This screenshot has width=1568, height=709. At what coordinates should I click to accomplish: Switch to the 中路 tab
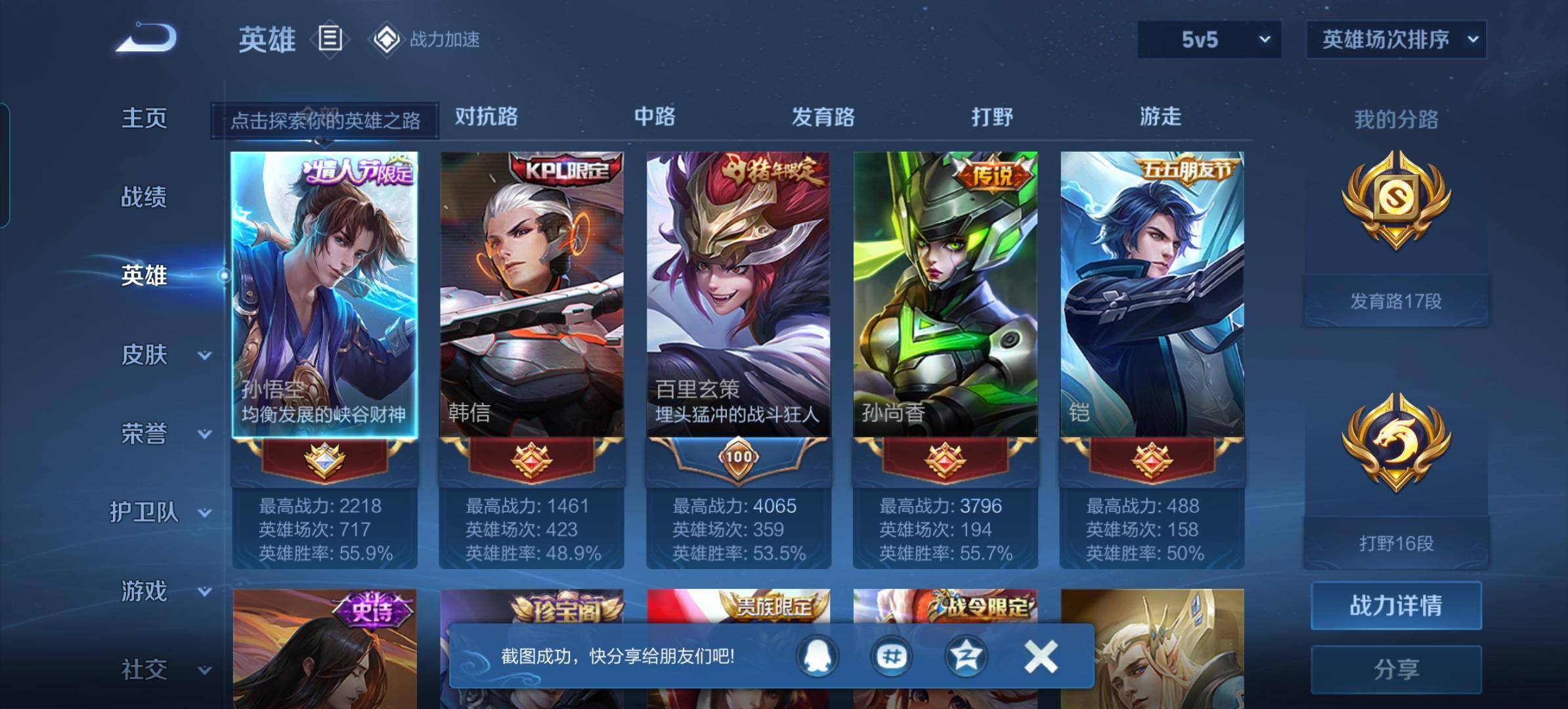[x=655, y=117]
